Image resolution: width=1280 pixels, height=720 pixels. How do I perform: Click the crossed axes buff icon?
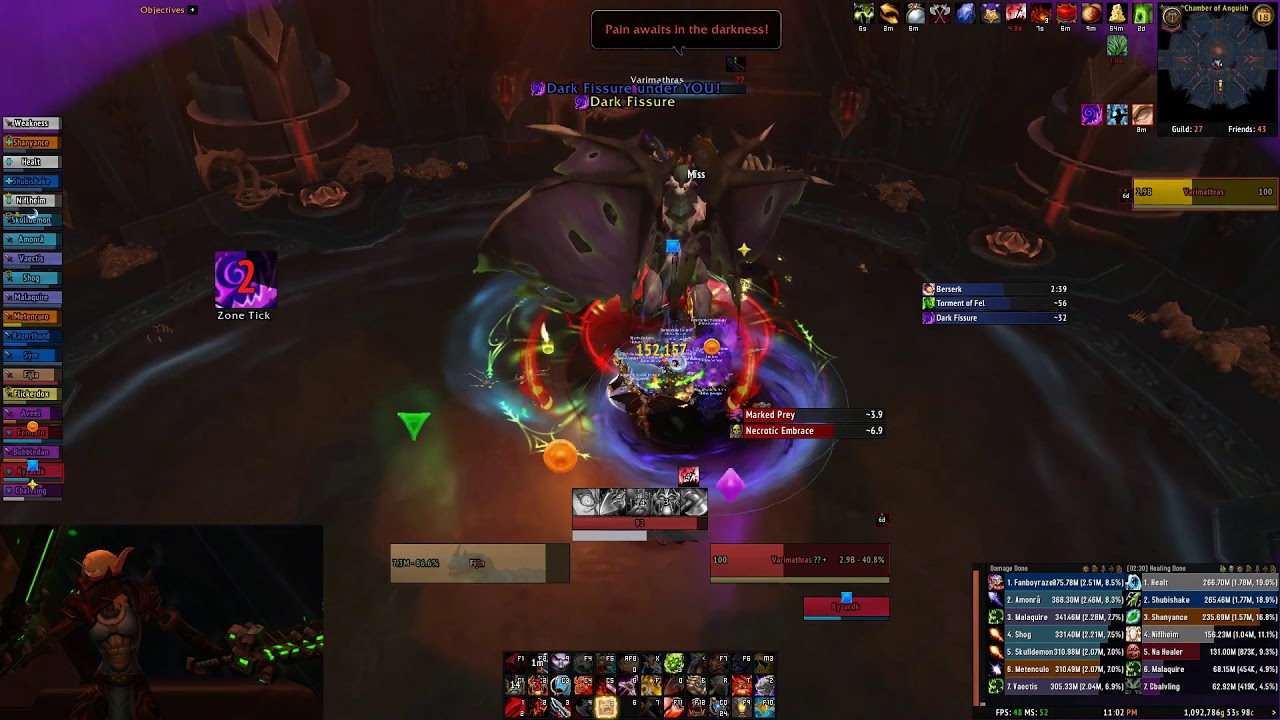(x=940, y=13)
